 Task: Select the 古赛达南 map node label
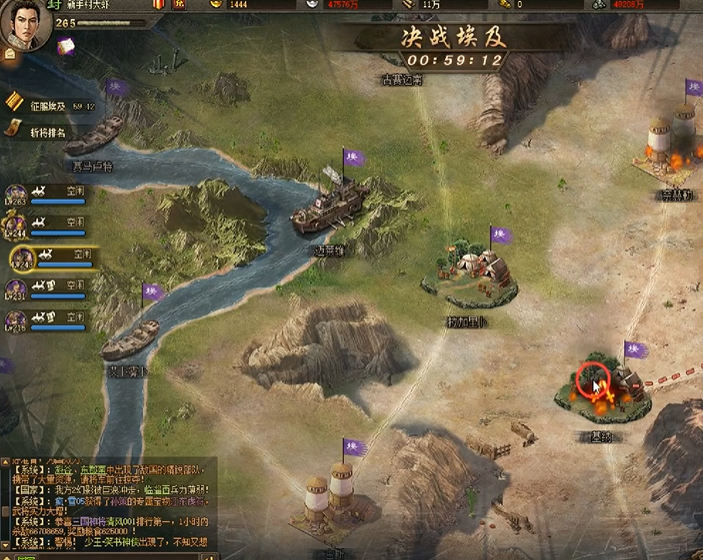[404, 80]
